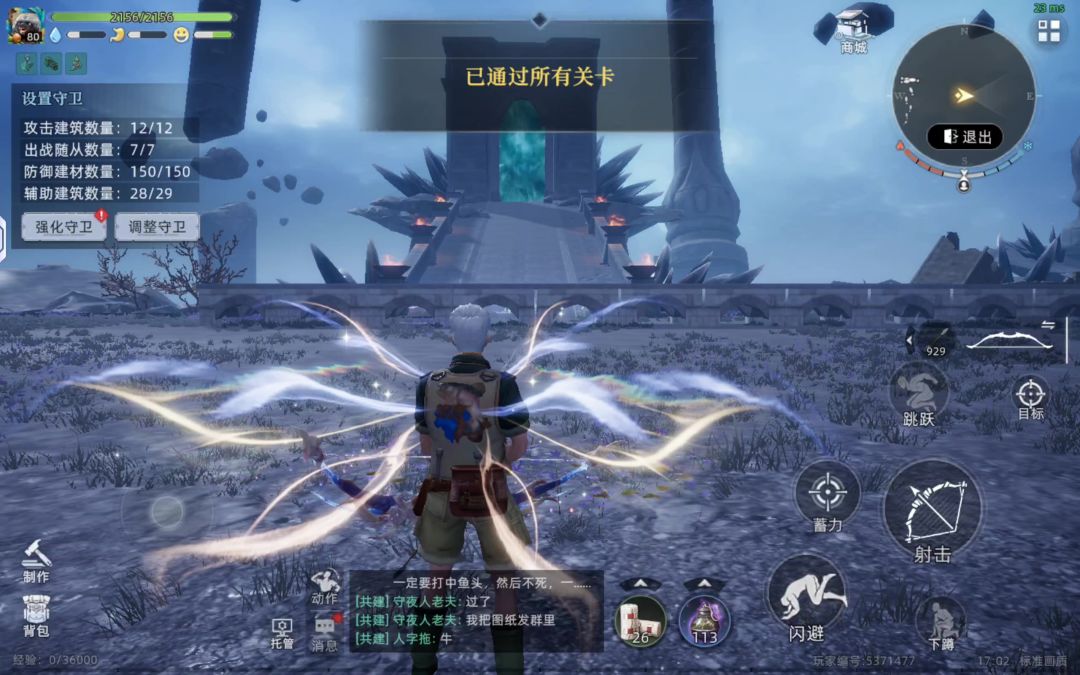Open the 商城 shop
This screenshot has height=675, width=1080.
tap(853, 30)
